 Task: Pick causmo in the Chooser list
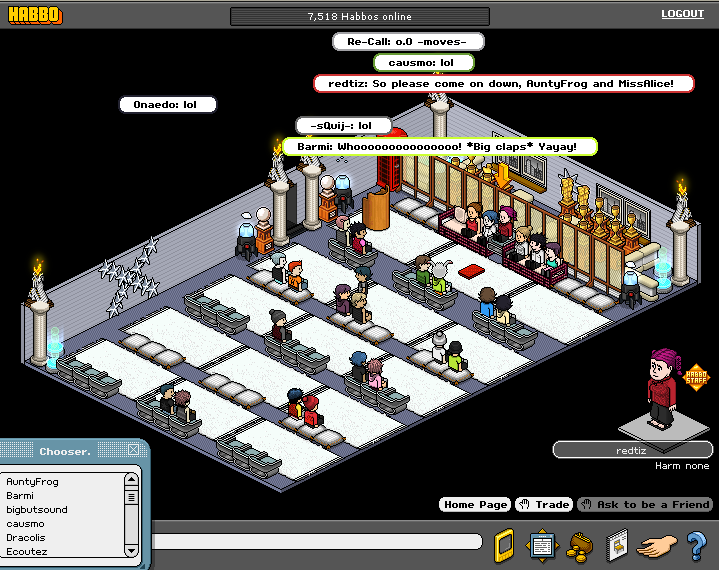25,523
